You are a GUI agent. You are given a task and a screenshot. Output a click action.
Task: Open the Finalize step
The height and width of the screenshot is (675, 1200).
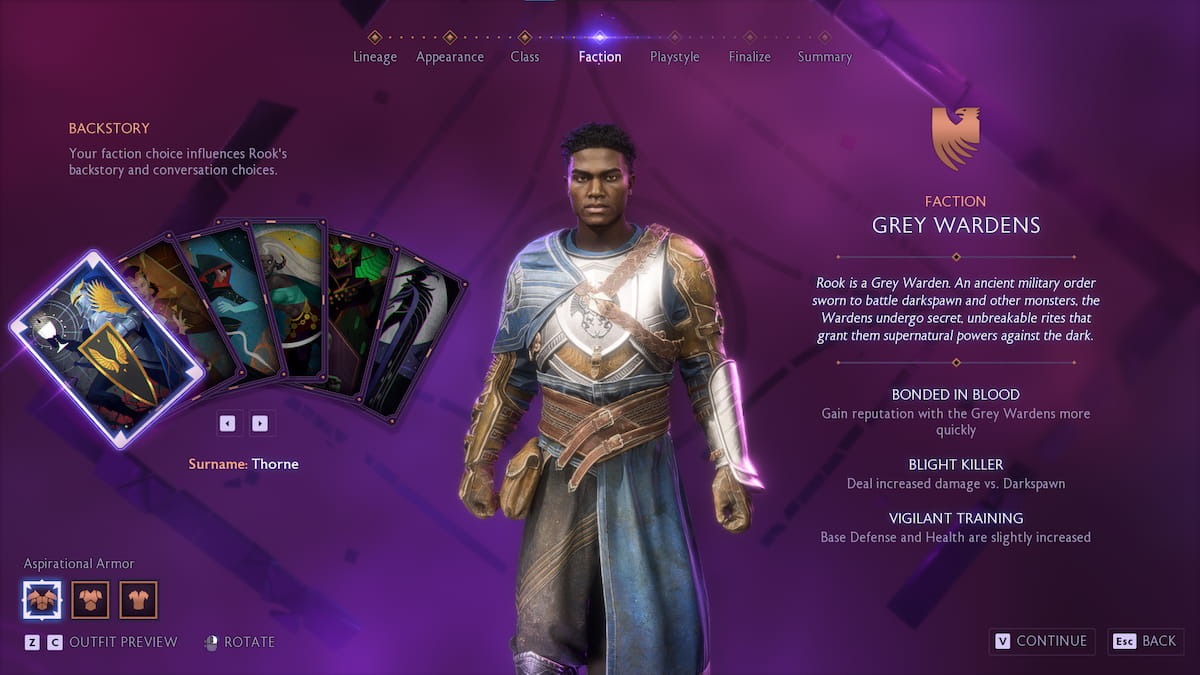750,56
